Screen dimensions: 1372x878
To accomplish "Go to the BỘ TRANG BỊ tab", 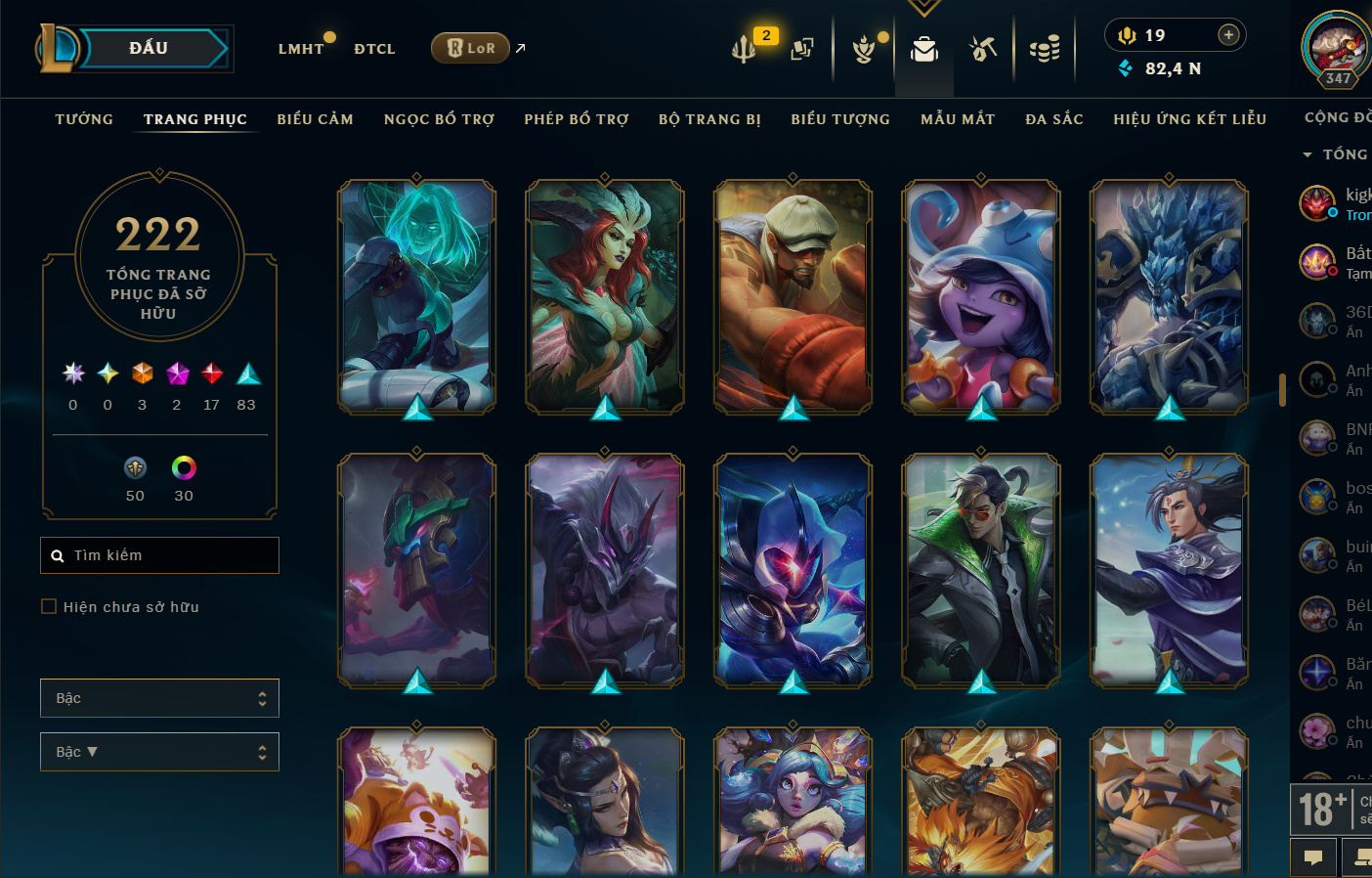I will [709, 119].
